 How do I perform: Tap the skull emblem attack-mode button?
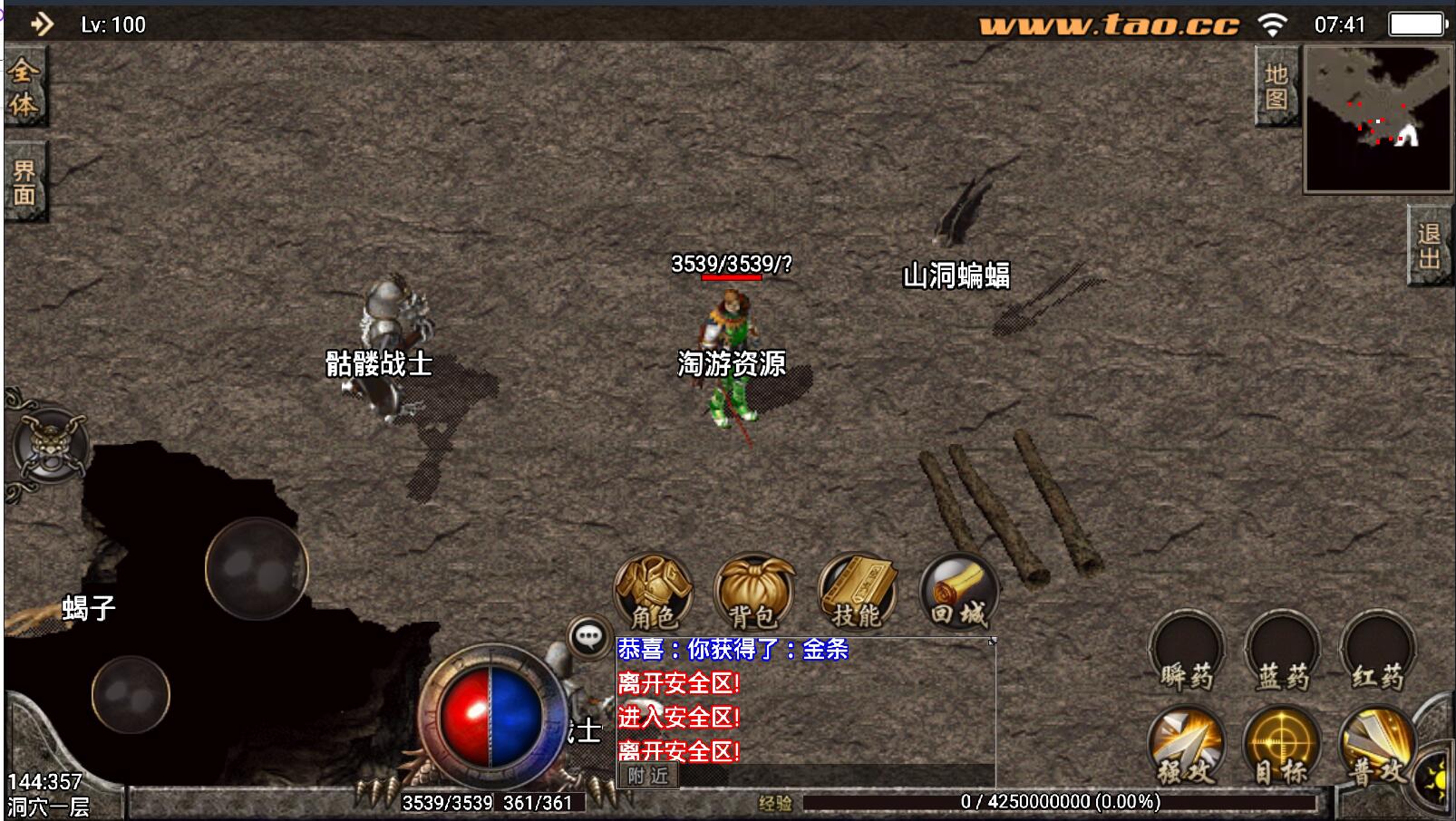click(x=51, y=446)
